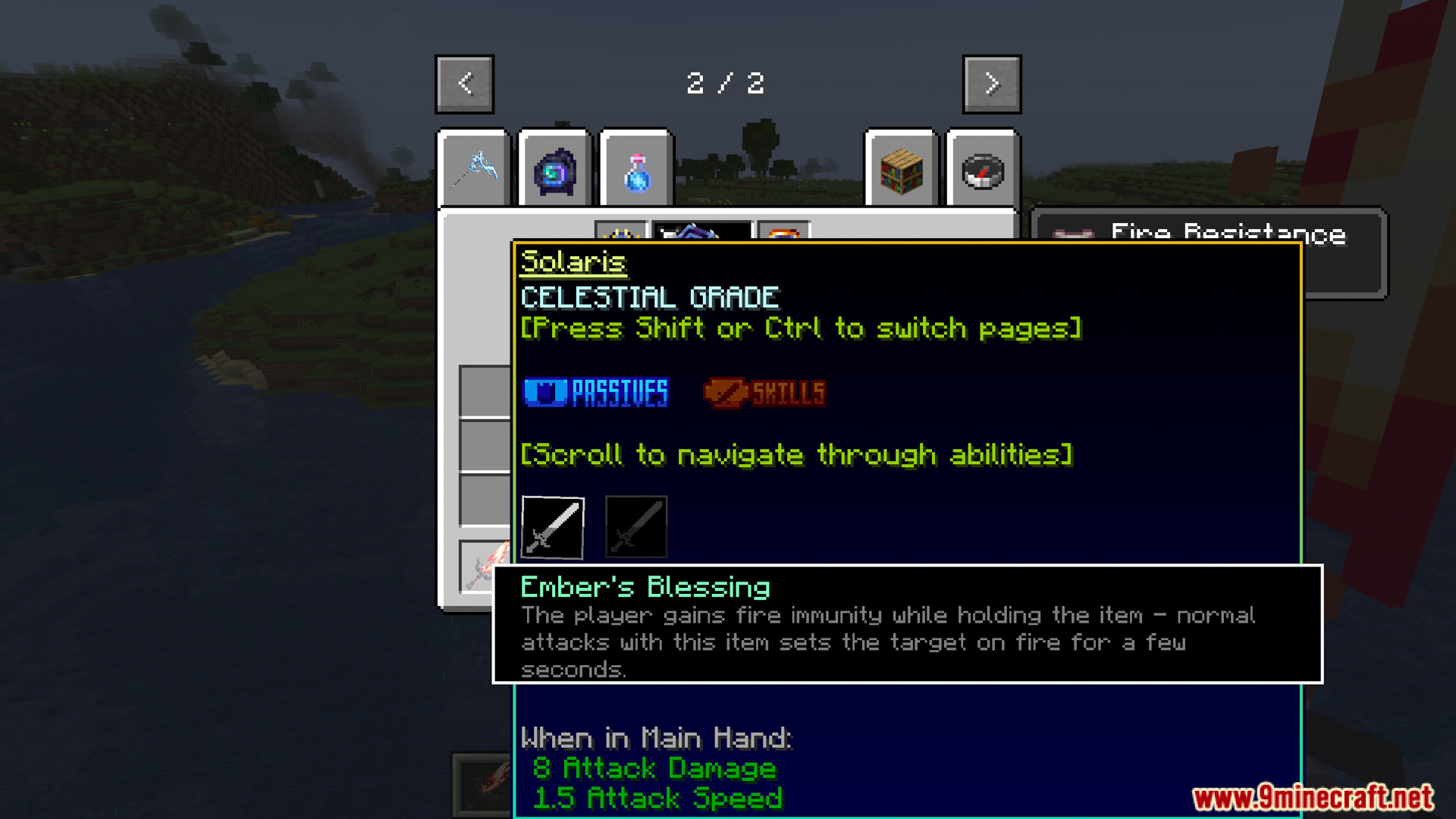Click the Solaris item name heading
The image size is (1456, 819).
pos(573,262)
